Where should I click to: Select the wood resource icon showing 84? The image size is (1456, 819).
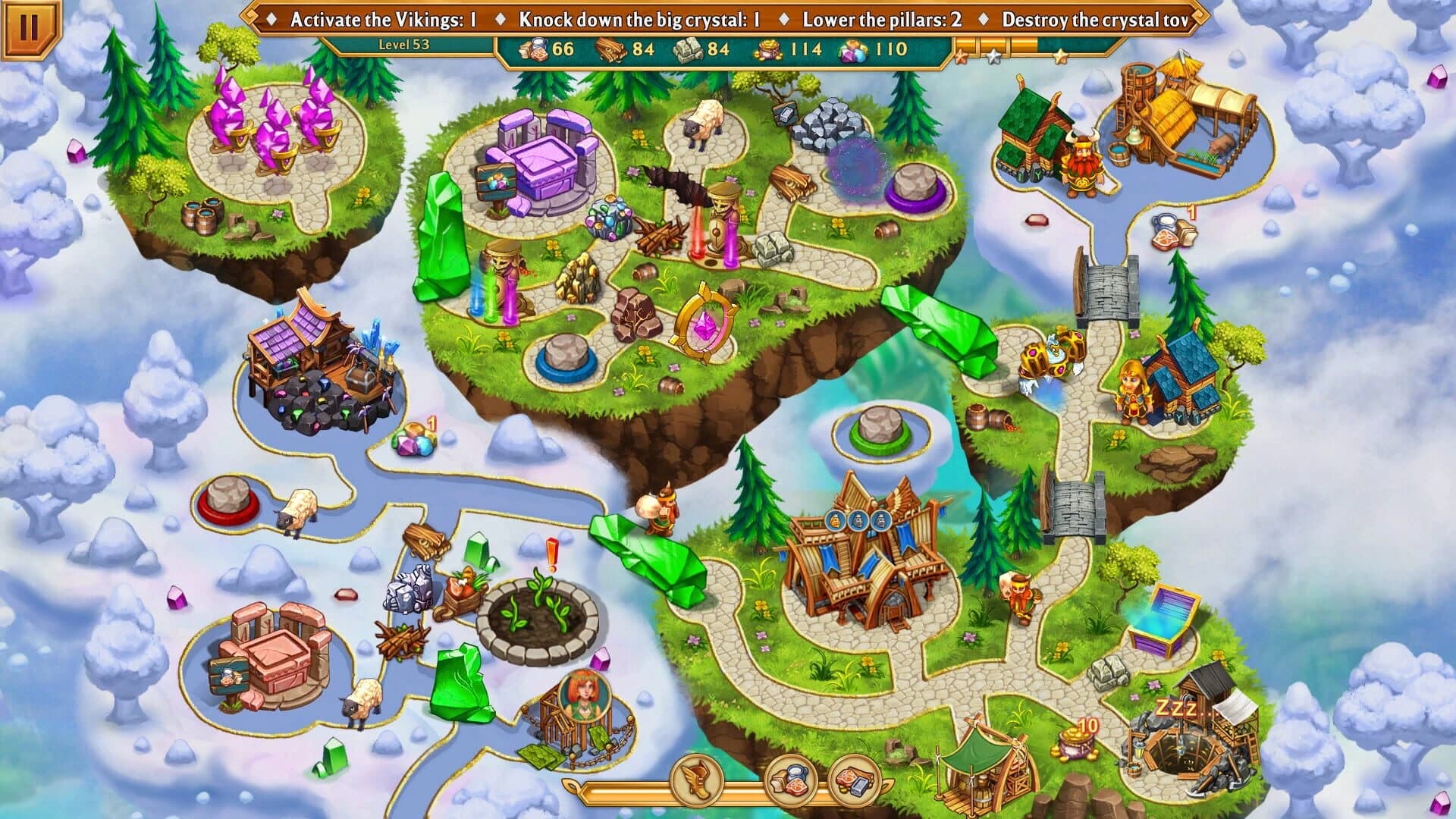point(622,49)
